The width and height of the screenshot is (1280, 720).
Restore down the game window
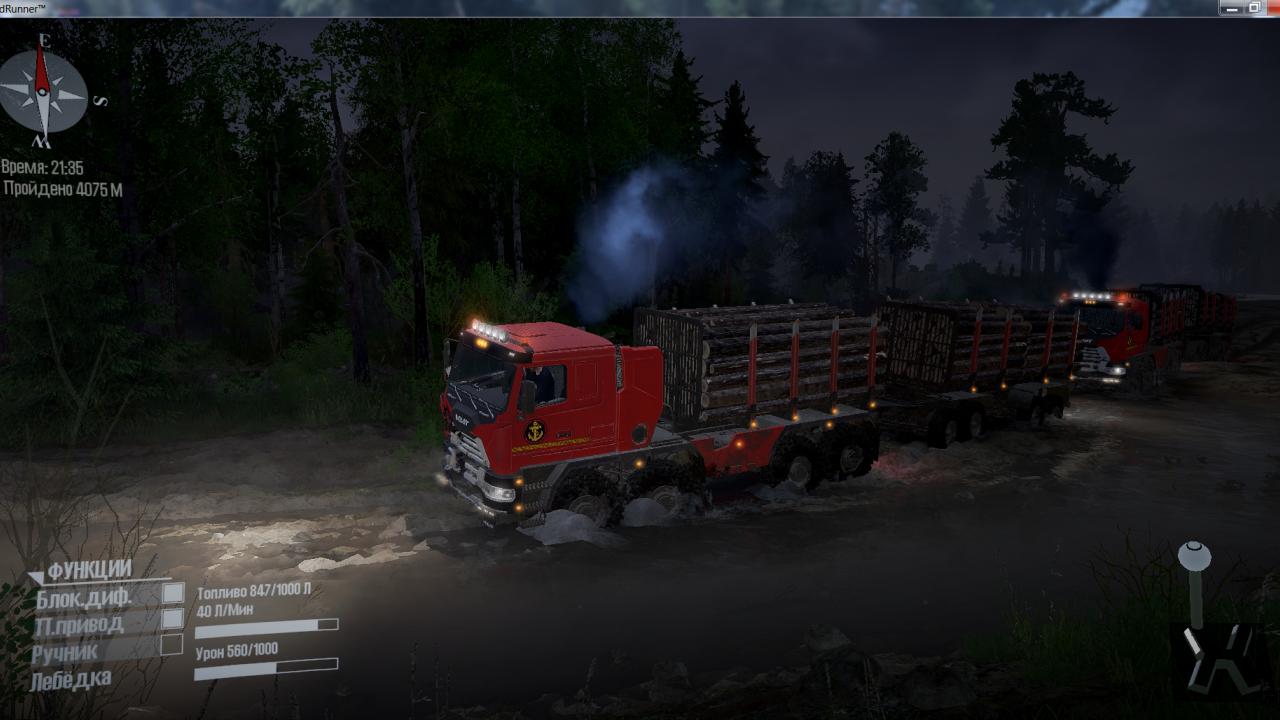(x=1254, y=8)
